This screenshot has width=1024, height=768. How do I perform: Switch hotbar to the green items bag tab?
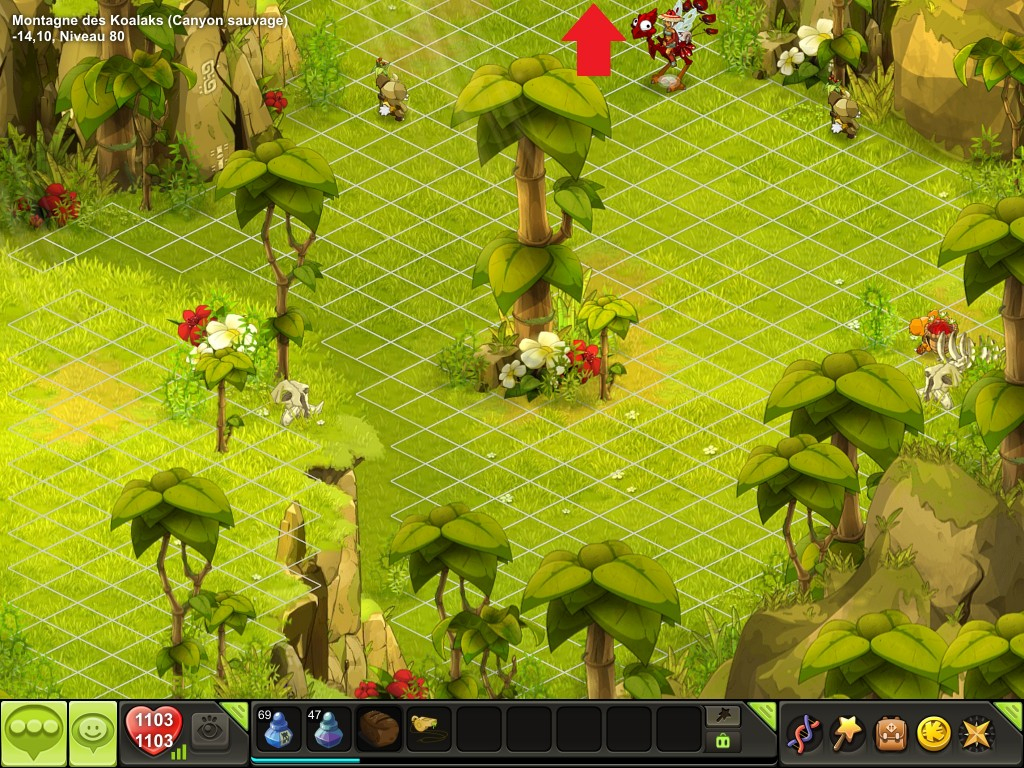[x=723, y=741]
